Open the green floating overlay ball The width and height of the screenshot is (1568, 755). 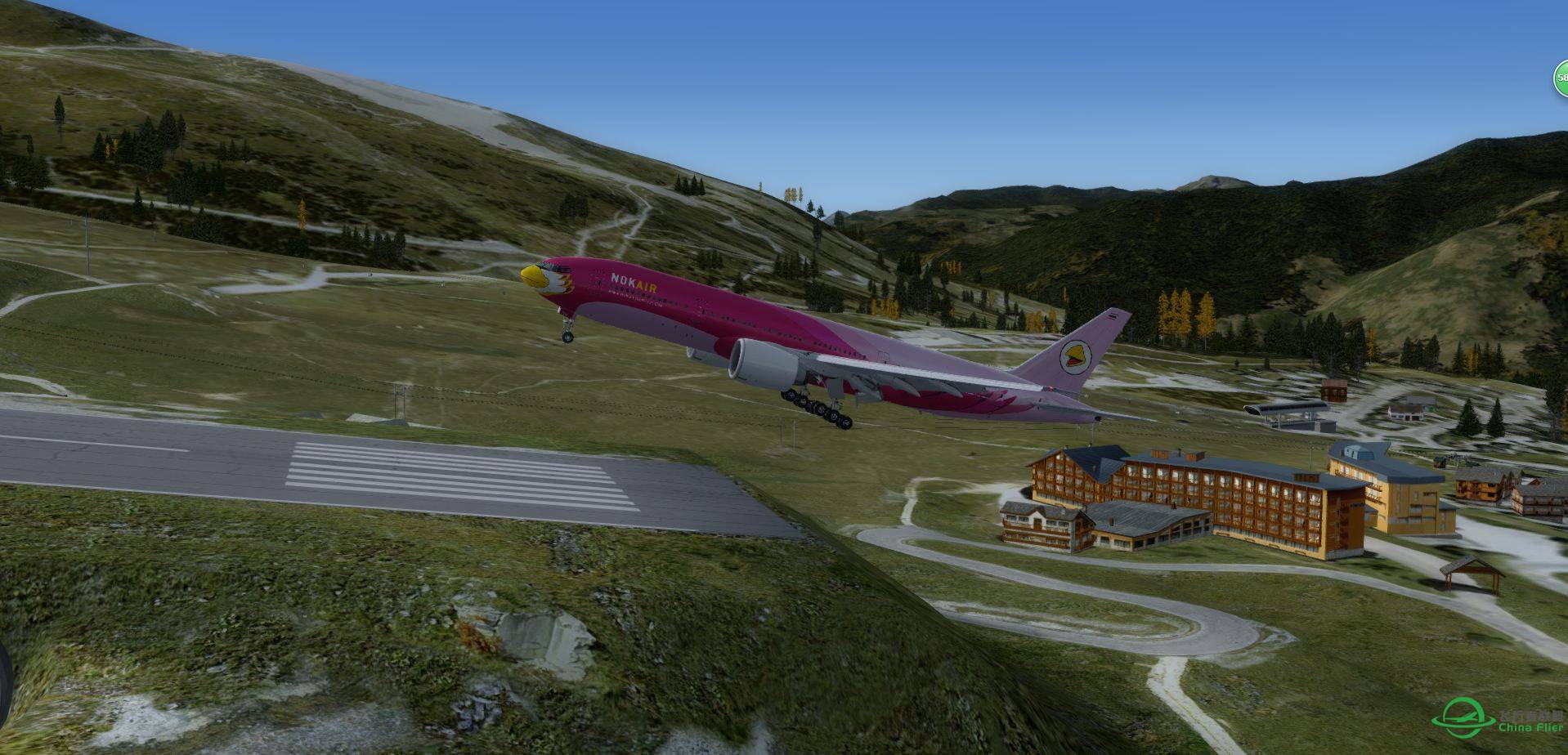tap(1561, 79)
